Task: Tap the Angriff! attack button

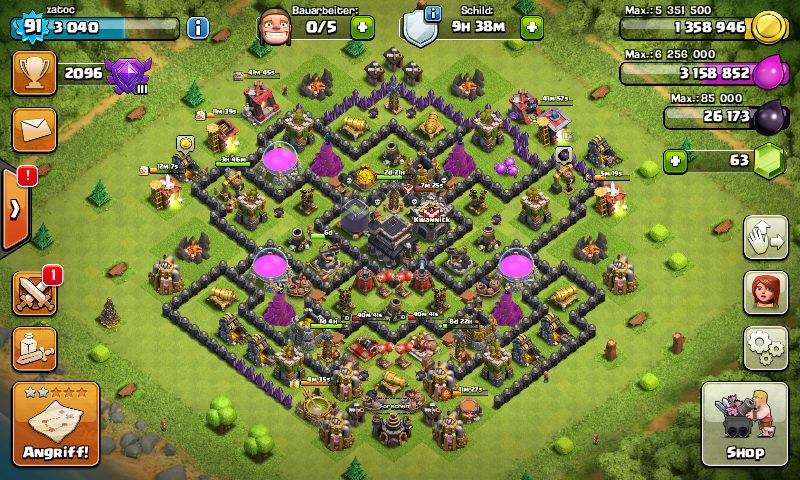Action: pyautogui.click(x=55, y=424)
